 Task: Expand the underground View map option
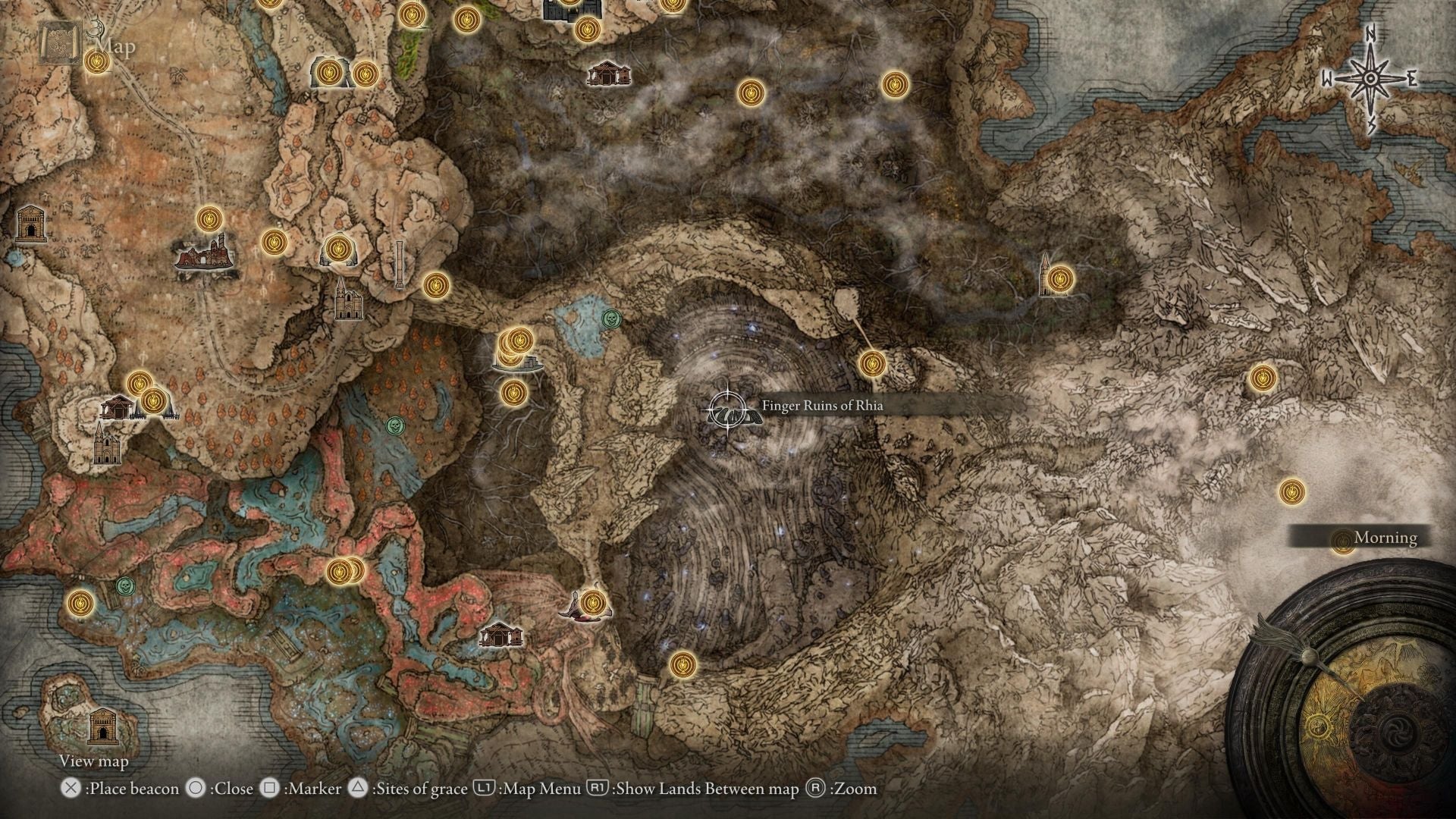point(93,761)
